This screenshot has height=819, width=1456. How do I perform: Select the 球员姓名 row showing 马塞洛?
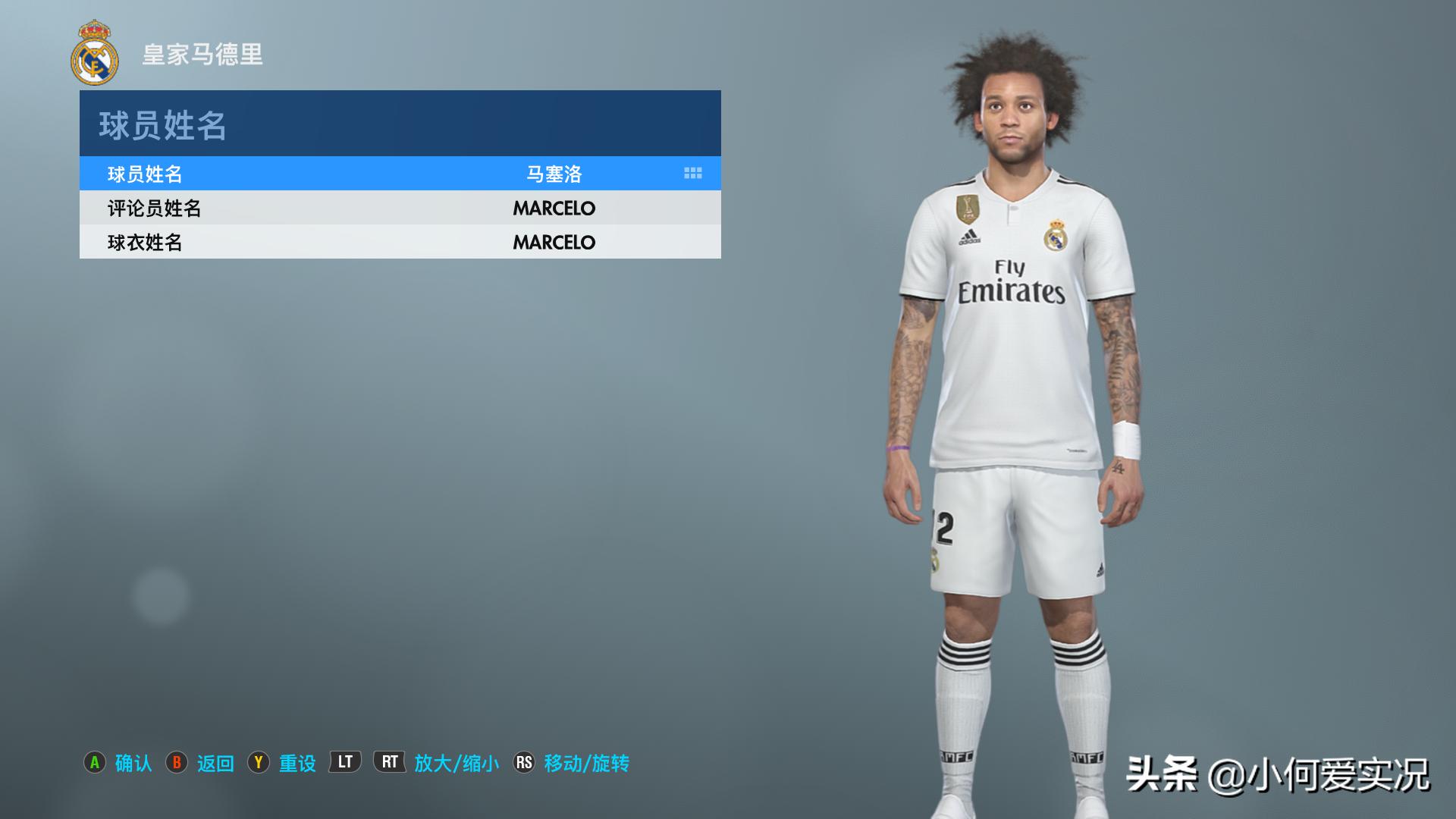point(400,174)
